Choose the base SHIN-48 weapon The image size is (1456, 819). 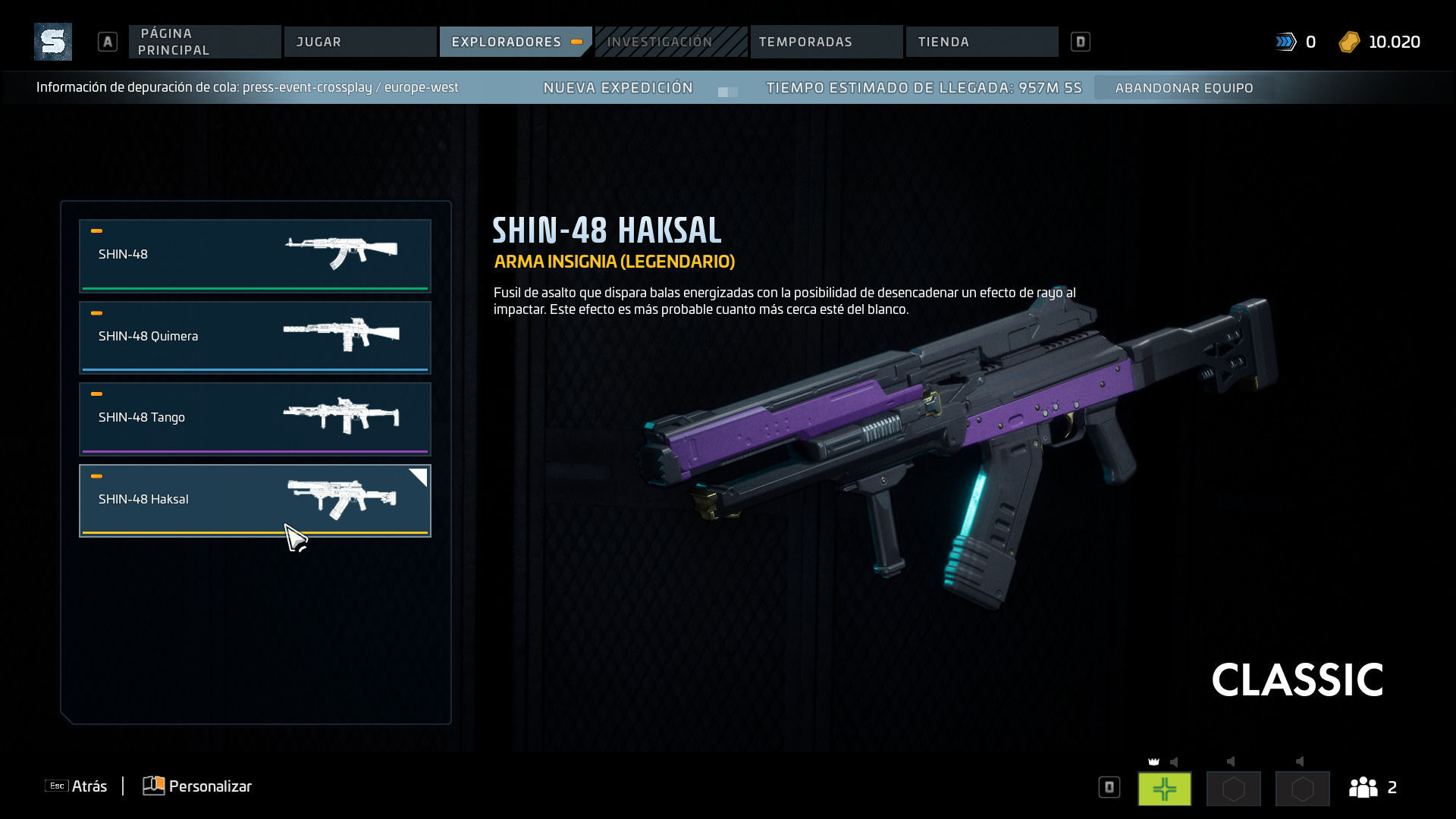[255, 256]
